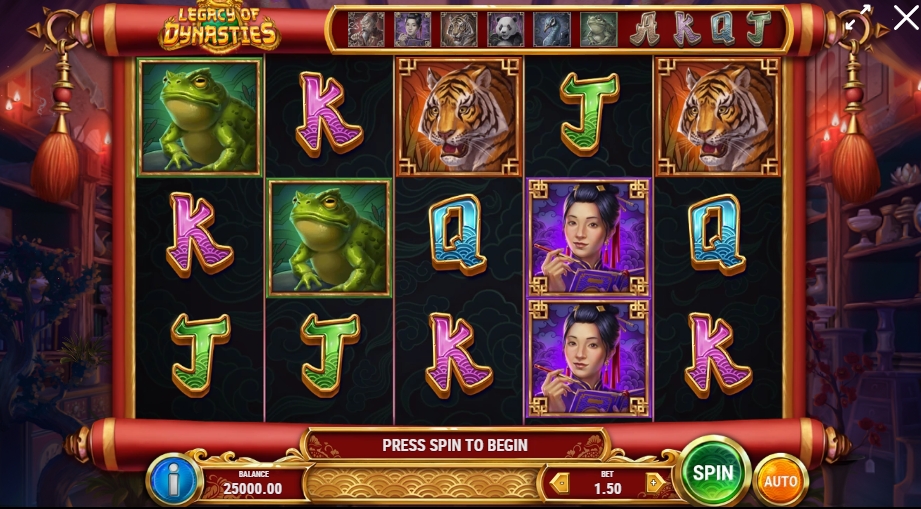This screenshot has height=509, width=921.
Task: Open the blue info paytable button
Action: (x=174, y=480)
